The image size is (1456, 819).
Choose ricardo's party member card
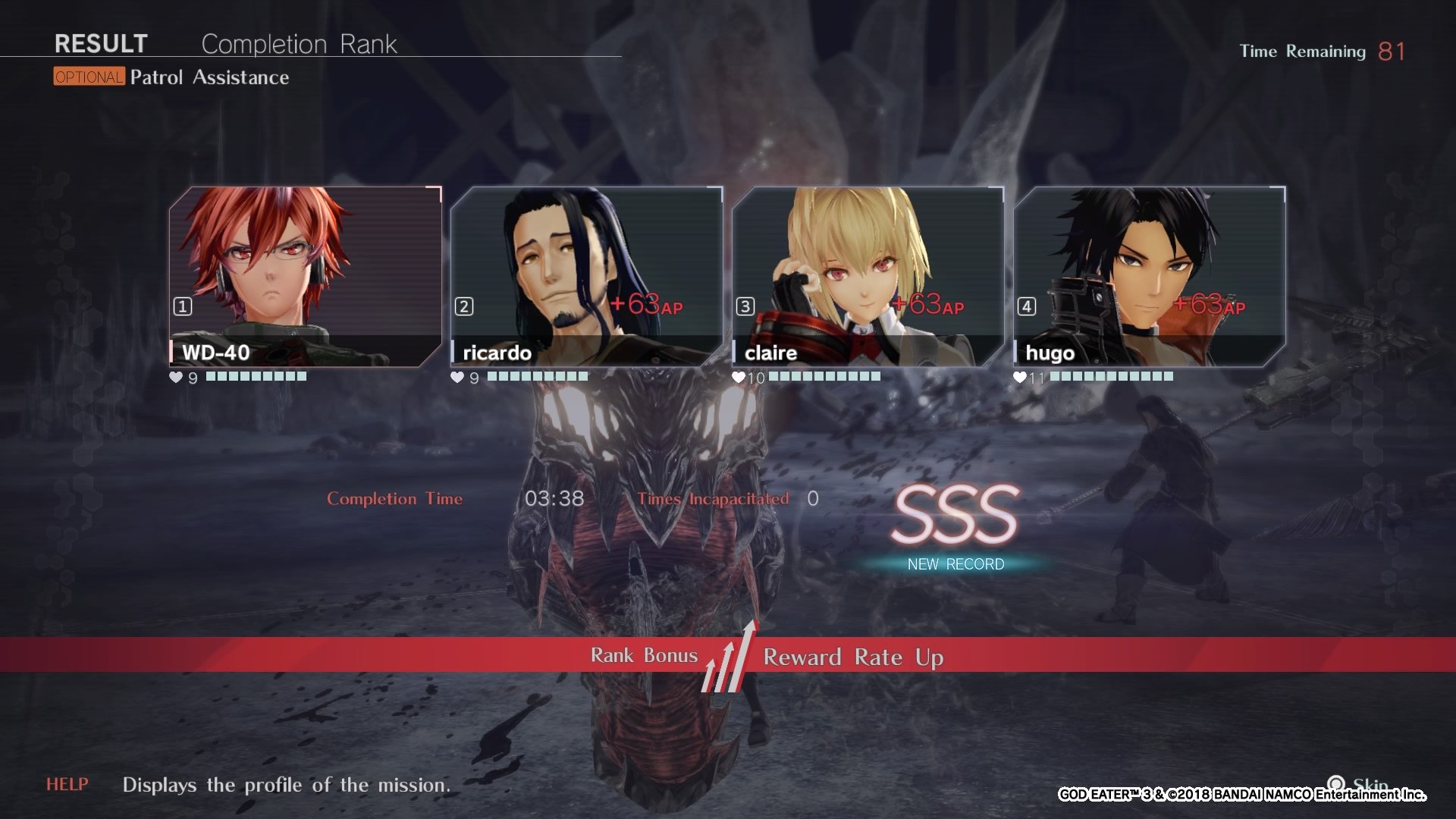[x=586, y=277]
